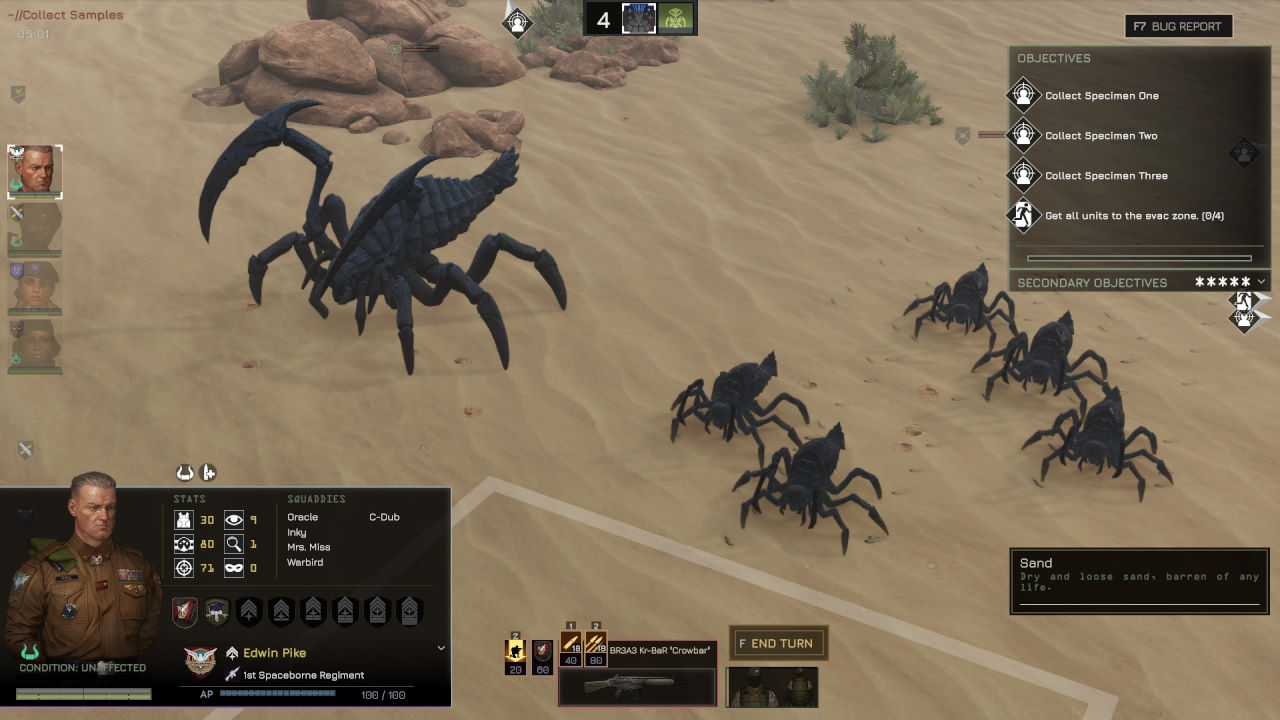The image size is (1280, 720).
Task: Select the Collect Specimen One objective
Action: click(1101, 96)
